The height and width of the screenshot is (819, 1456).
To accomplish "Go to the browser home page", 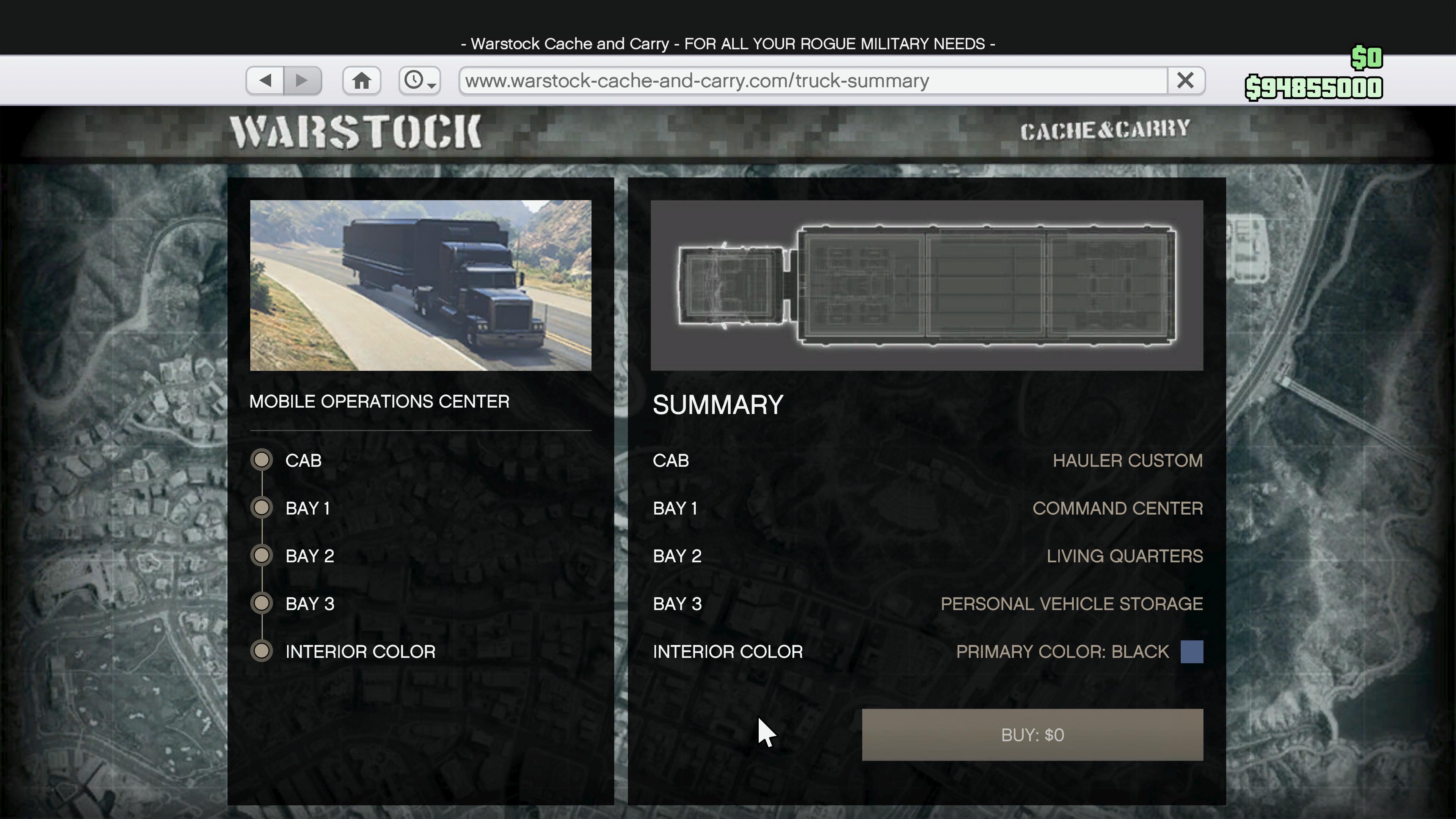I will pos(362,80).
